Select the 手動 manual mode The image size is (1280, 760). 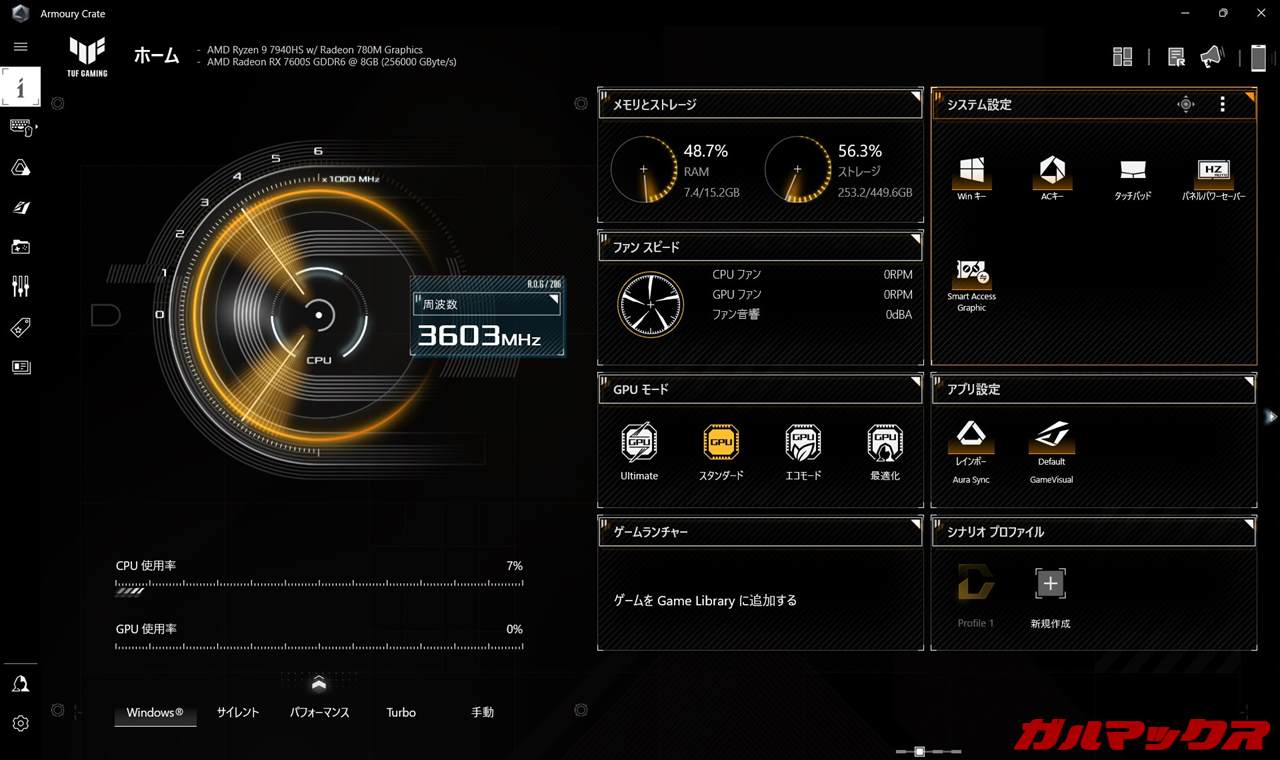click(482, 713)
